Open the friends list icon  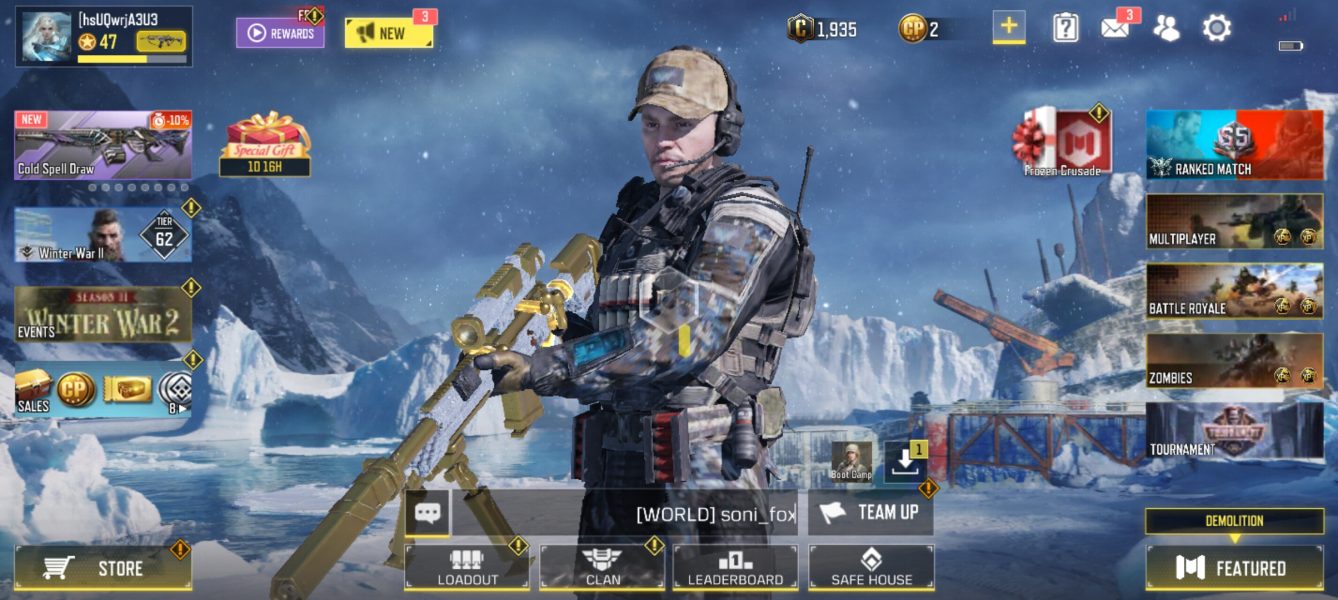point(1166,28)
